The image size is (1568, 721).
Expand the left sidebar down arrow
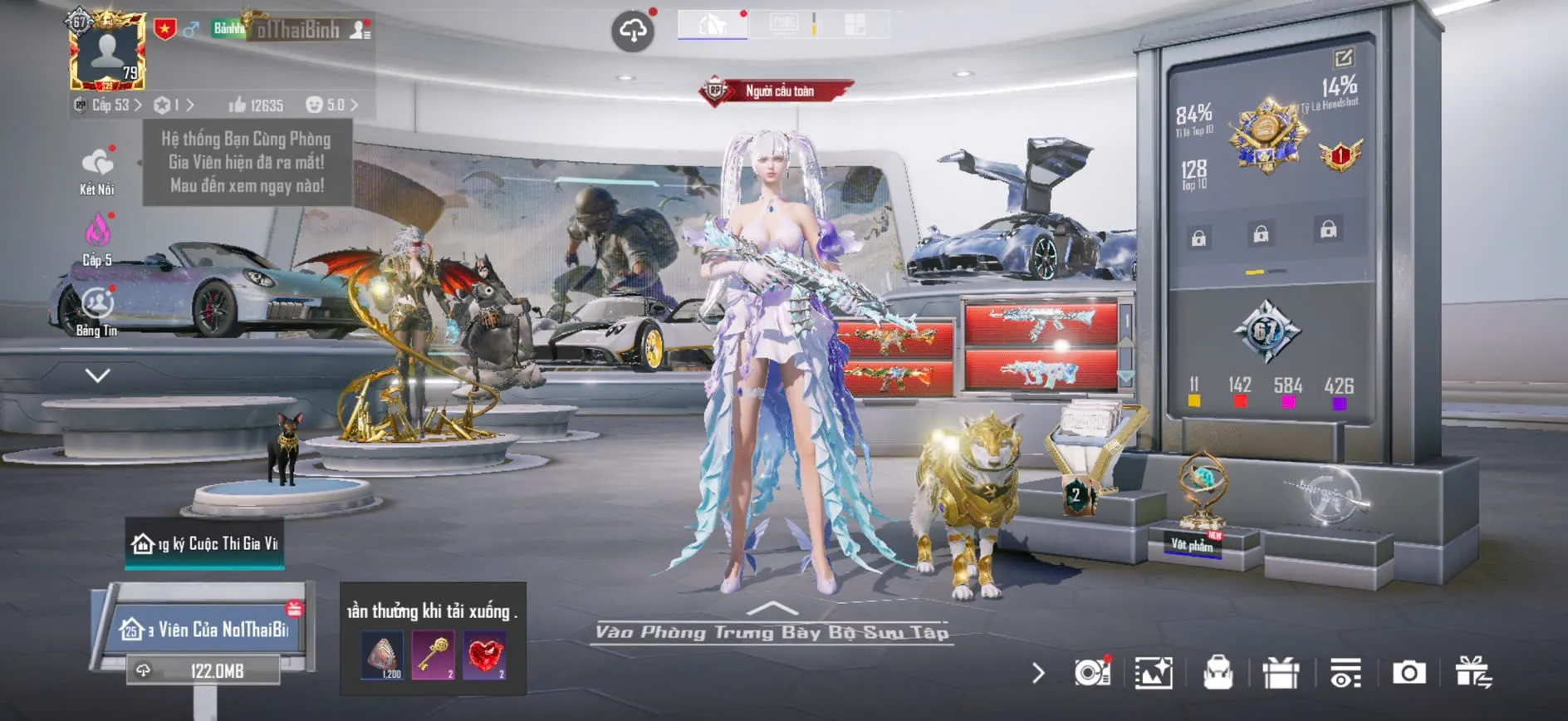pyautogui.click(x=97, y=375)
